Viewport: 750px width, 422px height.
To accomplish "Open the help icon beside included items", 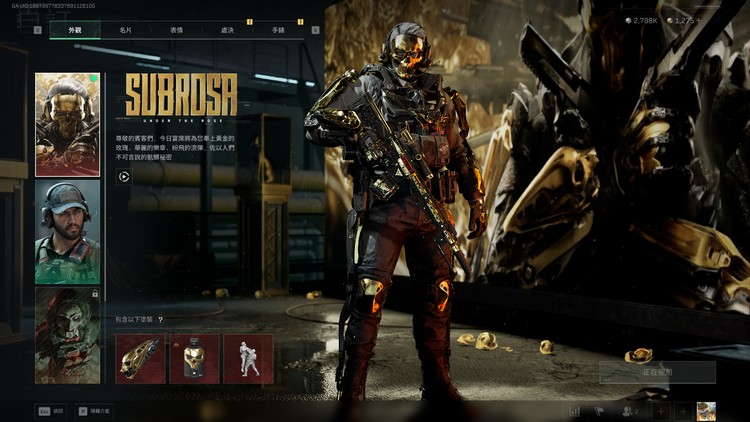I will pos(160,320).
